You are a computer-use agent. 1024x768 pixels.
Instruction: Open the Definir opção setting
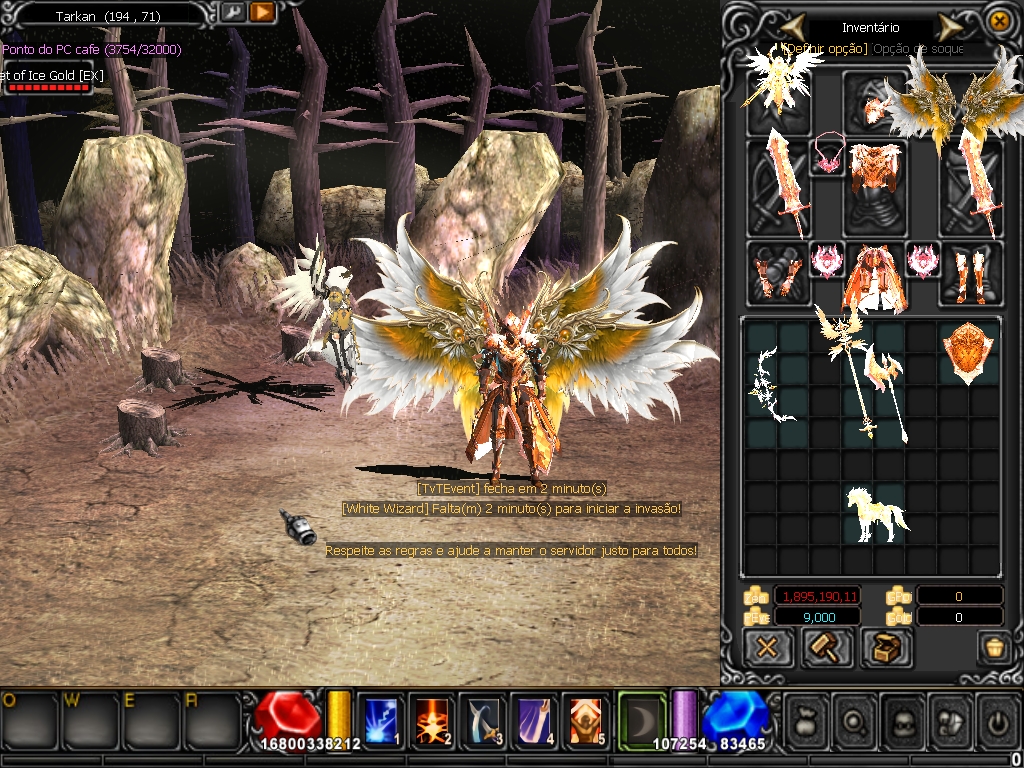[x=826, y=48]
